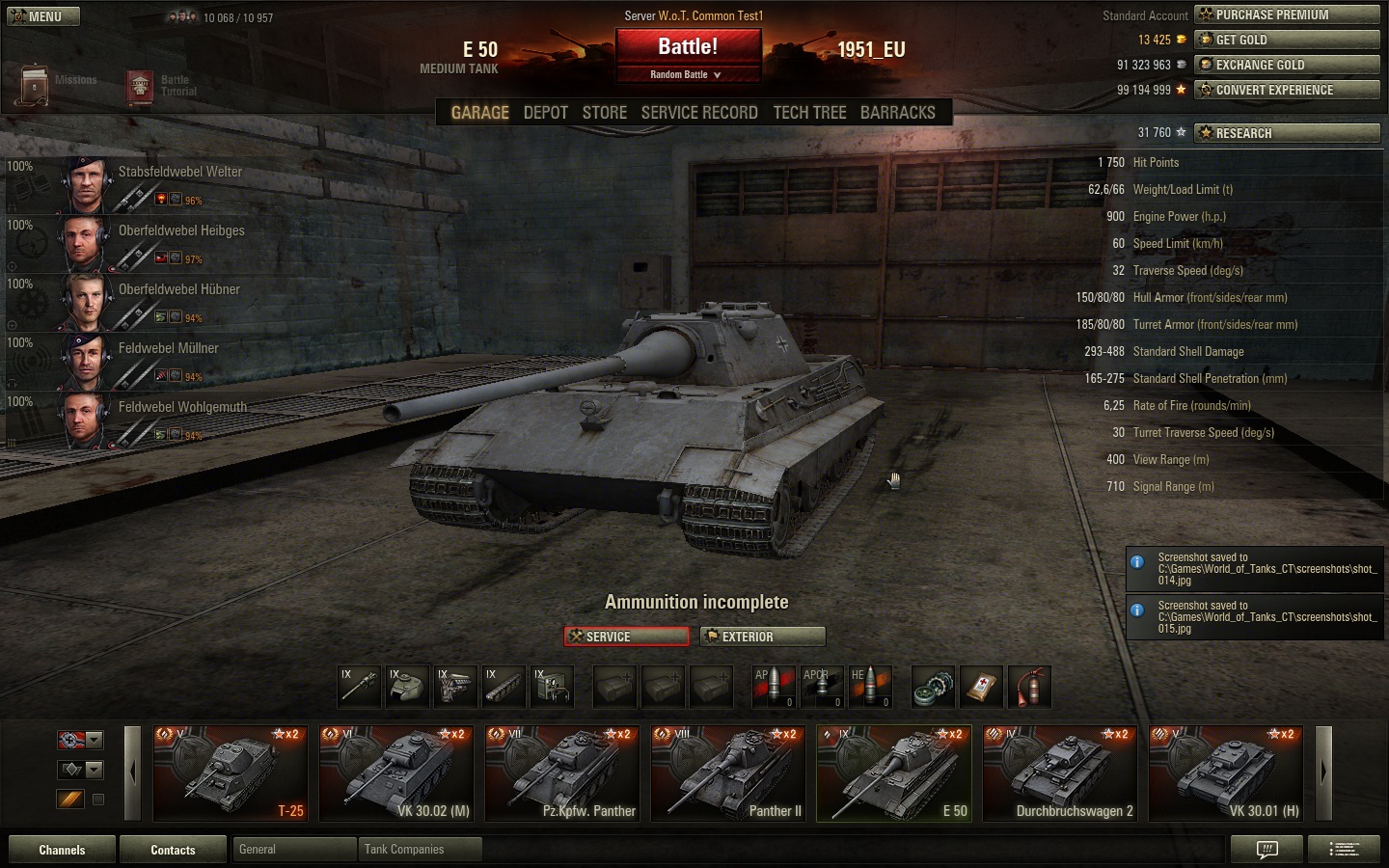1389x868 pixels.
Task: Open the Random Battle mode dropdown
Action: click(687, 74)
